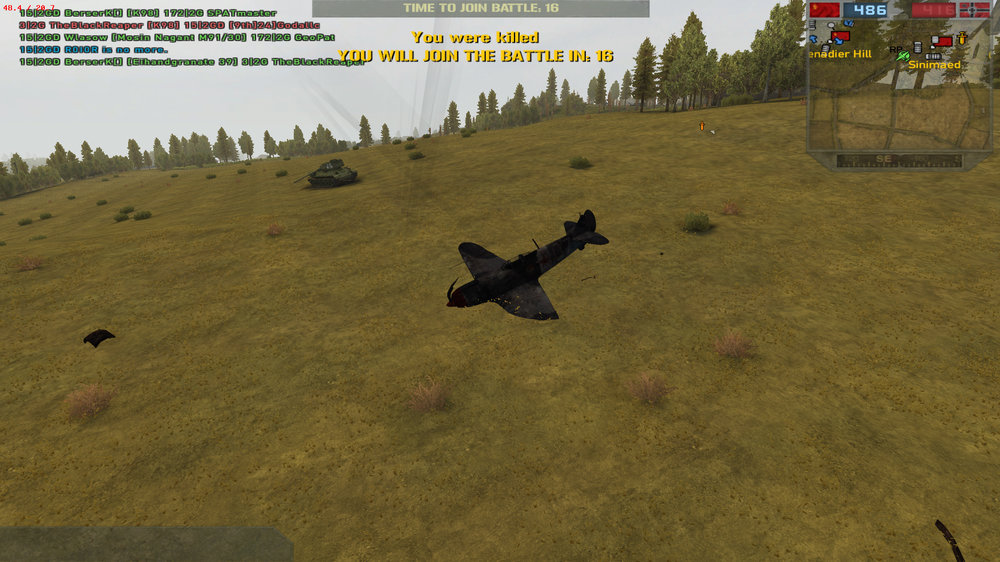Select the Sinimaed control point on the minimap
The width and height of the screenshot is (1000, 562).
(x=941, y=43)
